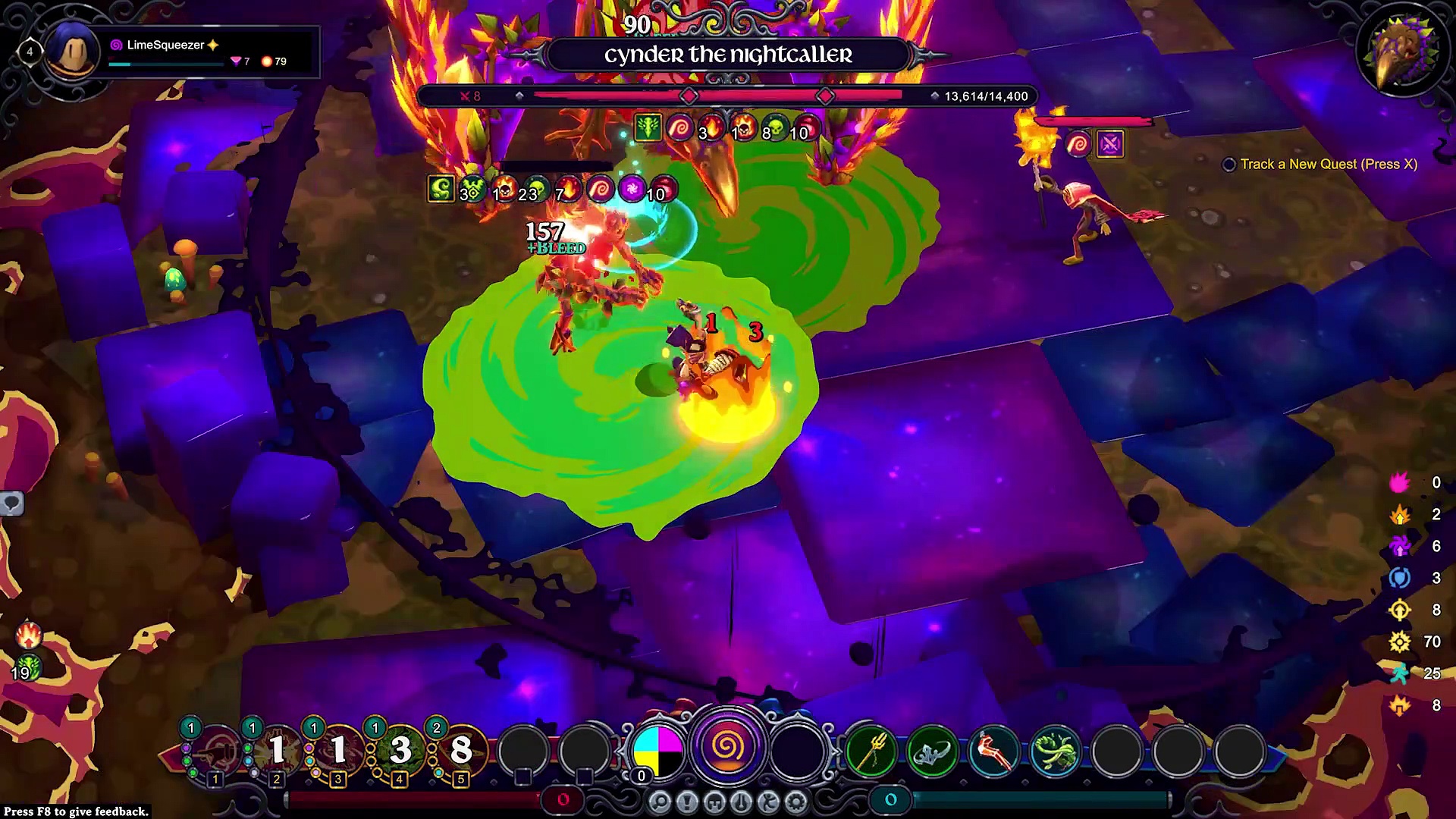Select the ability in hotbar slot 1
This screenshot has width=1456, height=819.
[215, 751]
